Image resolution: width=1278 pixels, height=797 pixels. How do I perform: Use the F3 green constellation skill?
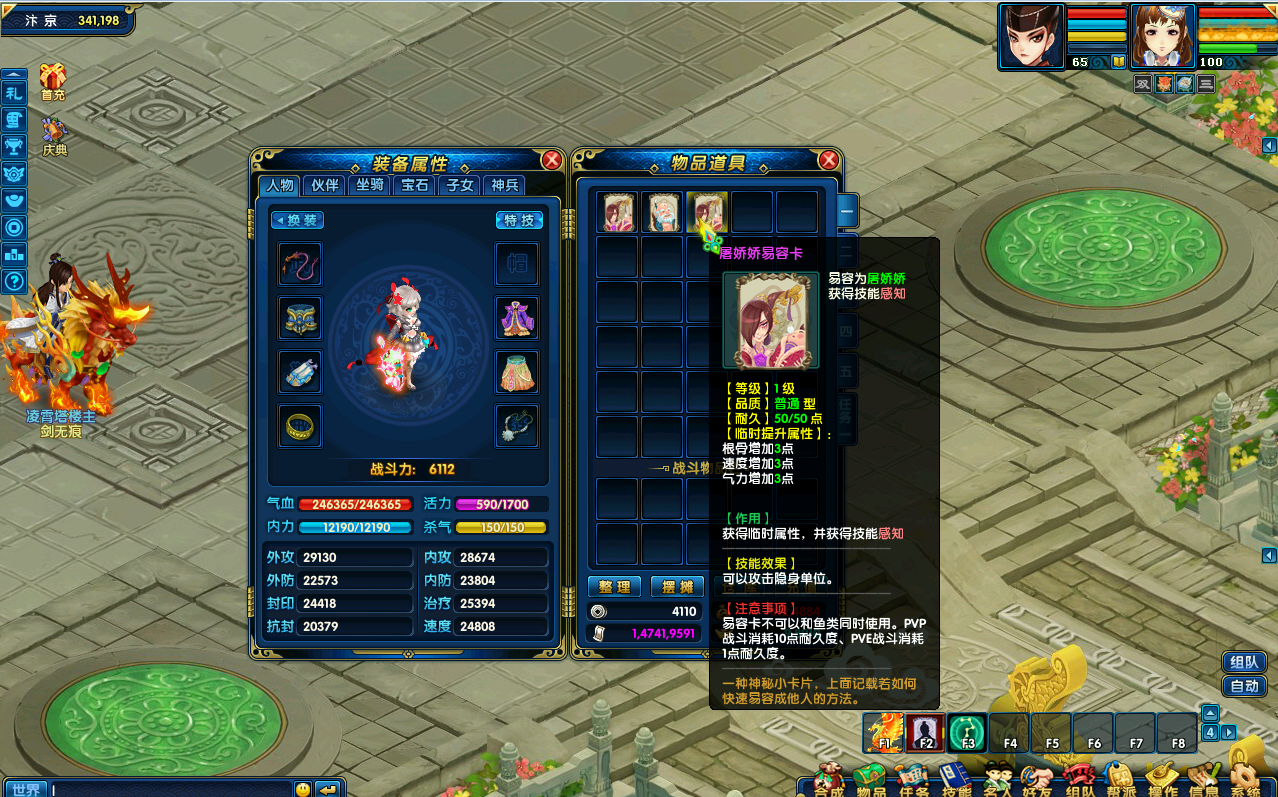967,733
